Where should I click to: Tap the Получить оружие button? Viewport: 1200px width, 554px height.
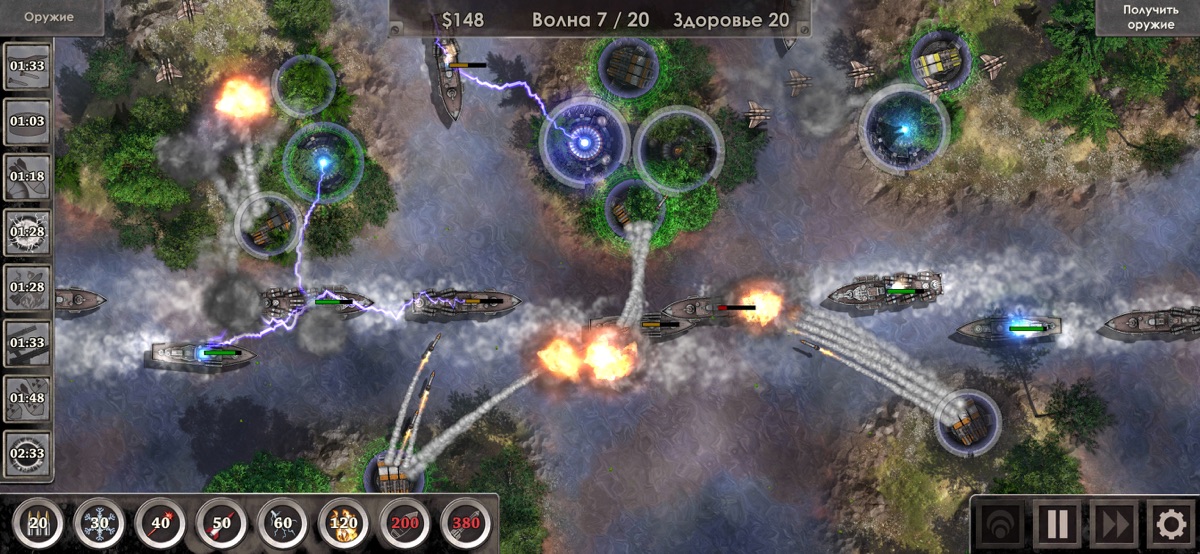tap(1149, 17)
